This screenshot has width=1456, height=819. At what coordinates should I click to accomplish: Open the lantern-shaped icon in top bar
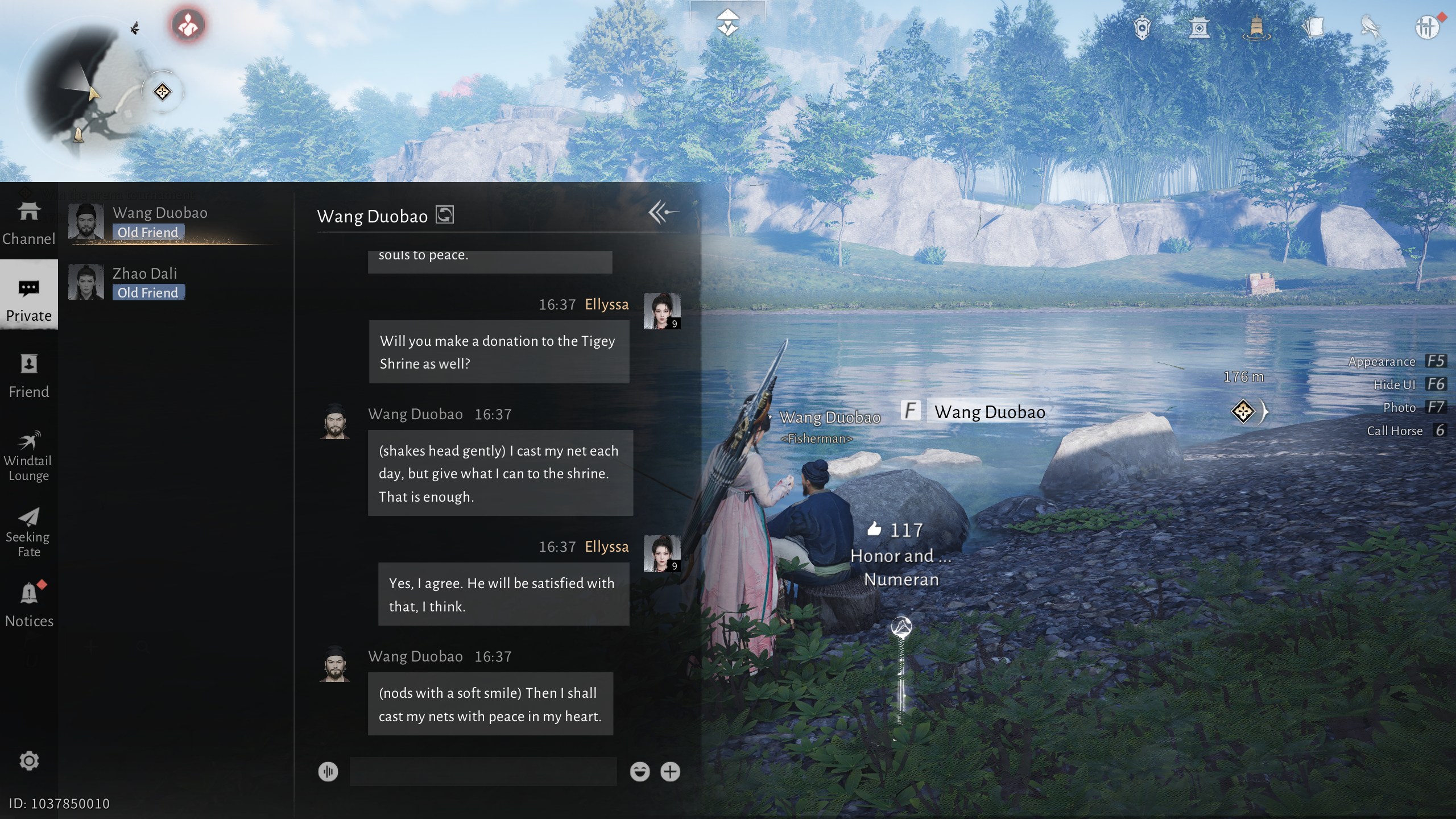point(1256,27)
